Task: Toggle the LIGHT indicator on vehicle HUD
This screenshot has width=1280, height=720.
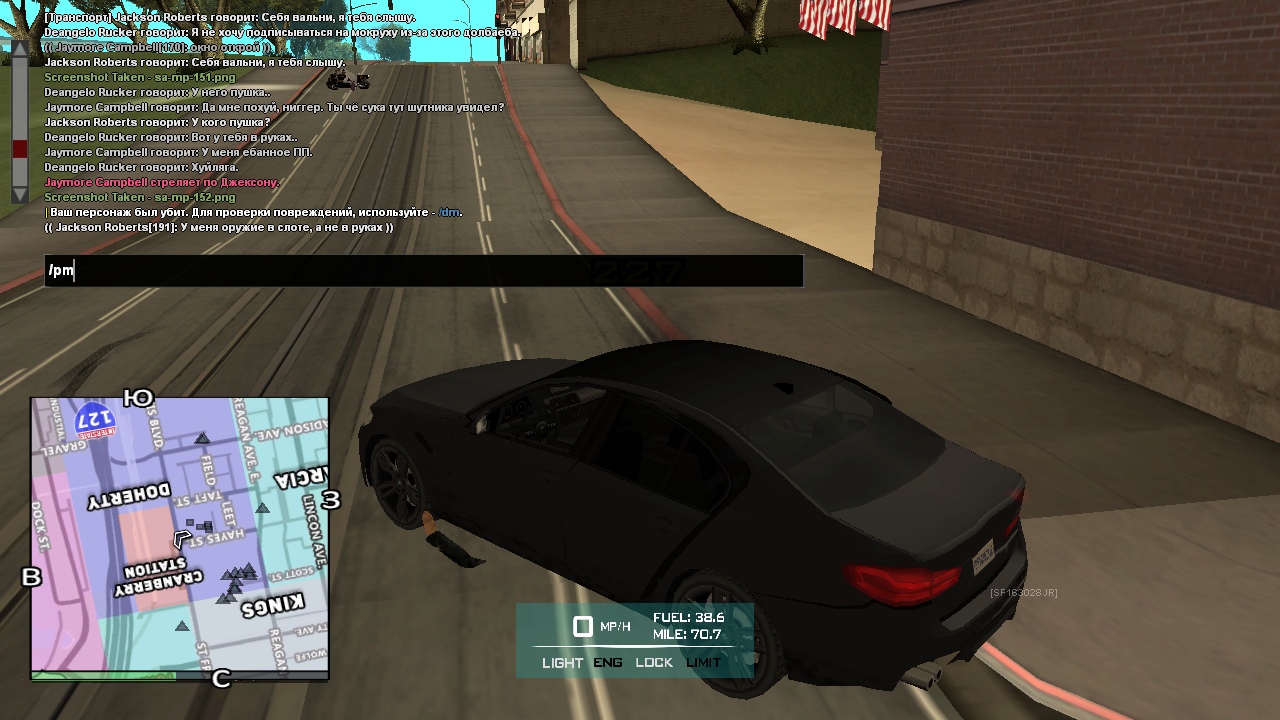Action: point(562,663)
